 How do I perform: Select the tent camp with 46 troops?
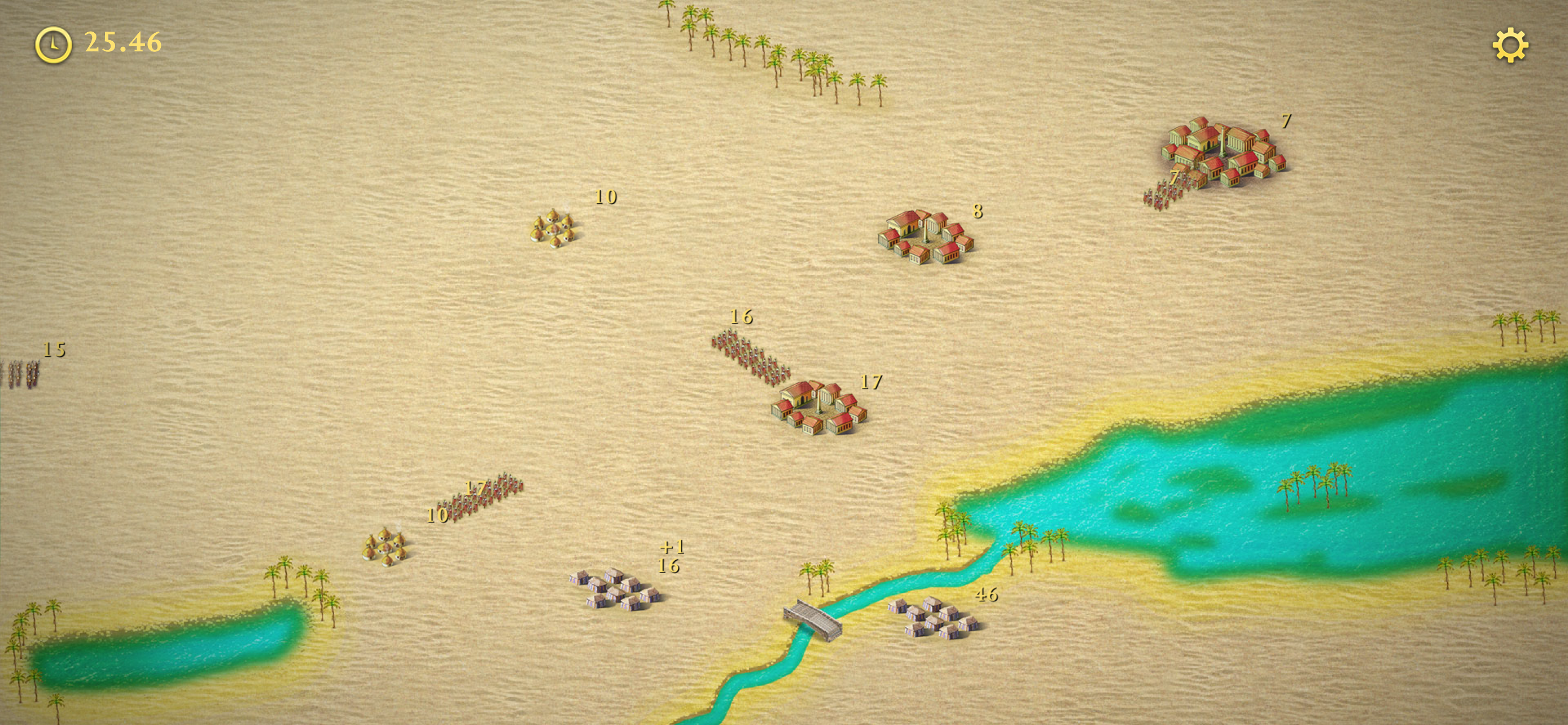pos(934,618)
